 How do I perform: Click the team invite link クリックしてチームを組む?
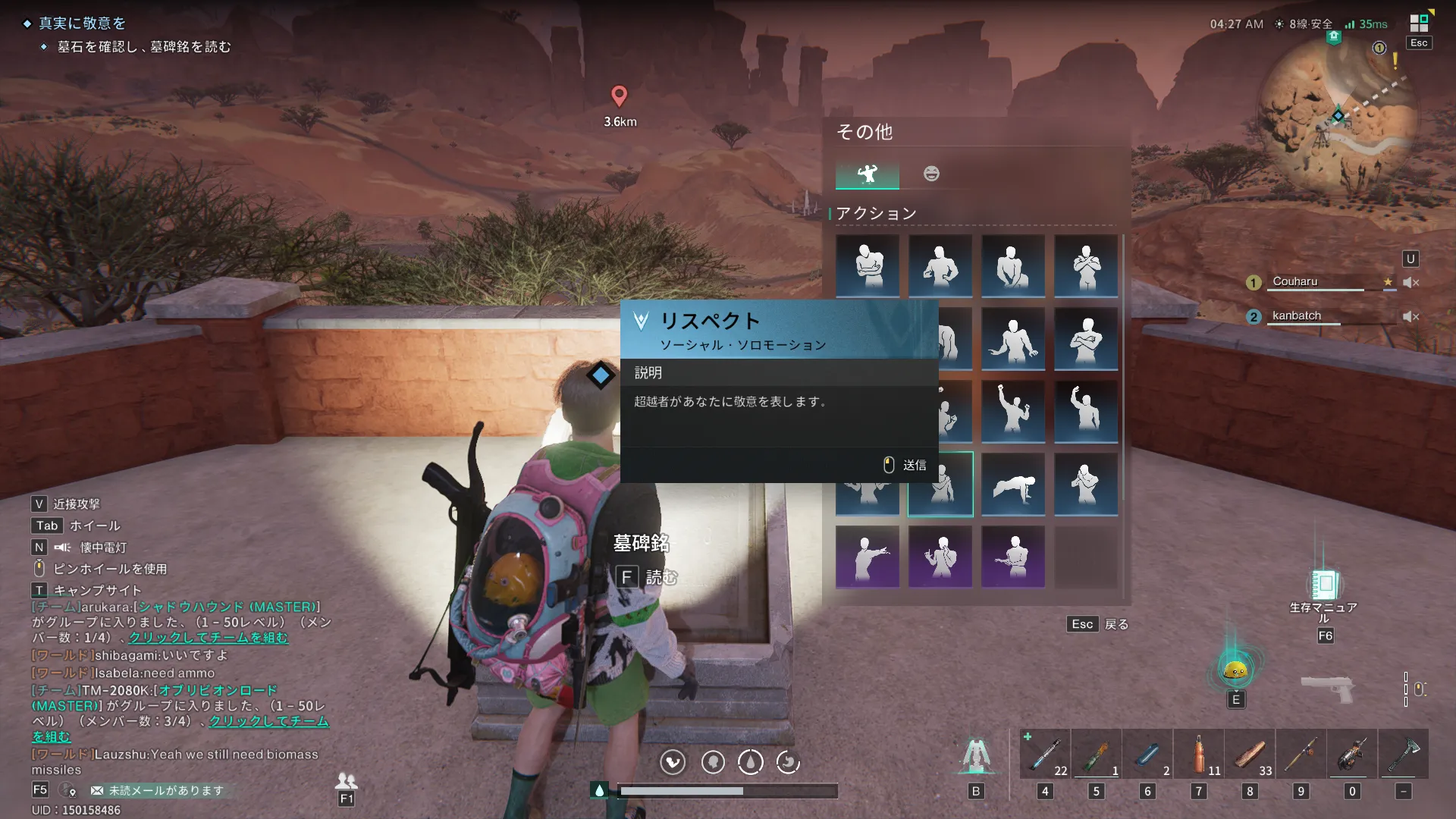[208, 638]
